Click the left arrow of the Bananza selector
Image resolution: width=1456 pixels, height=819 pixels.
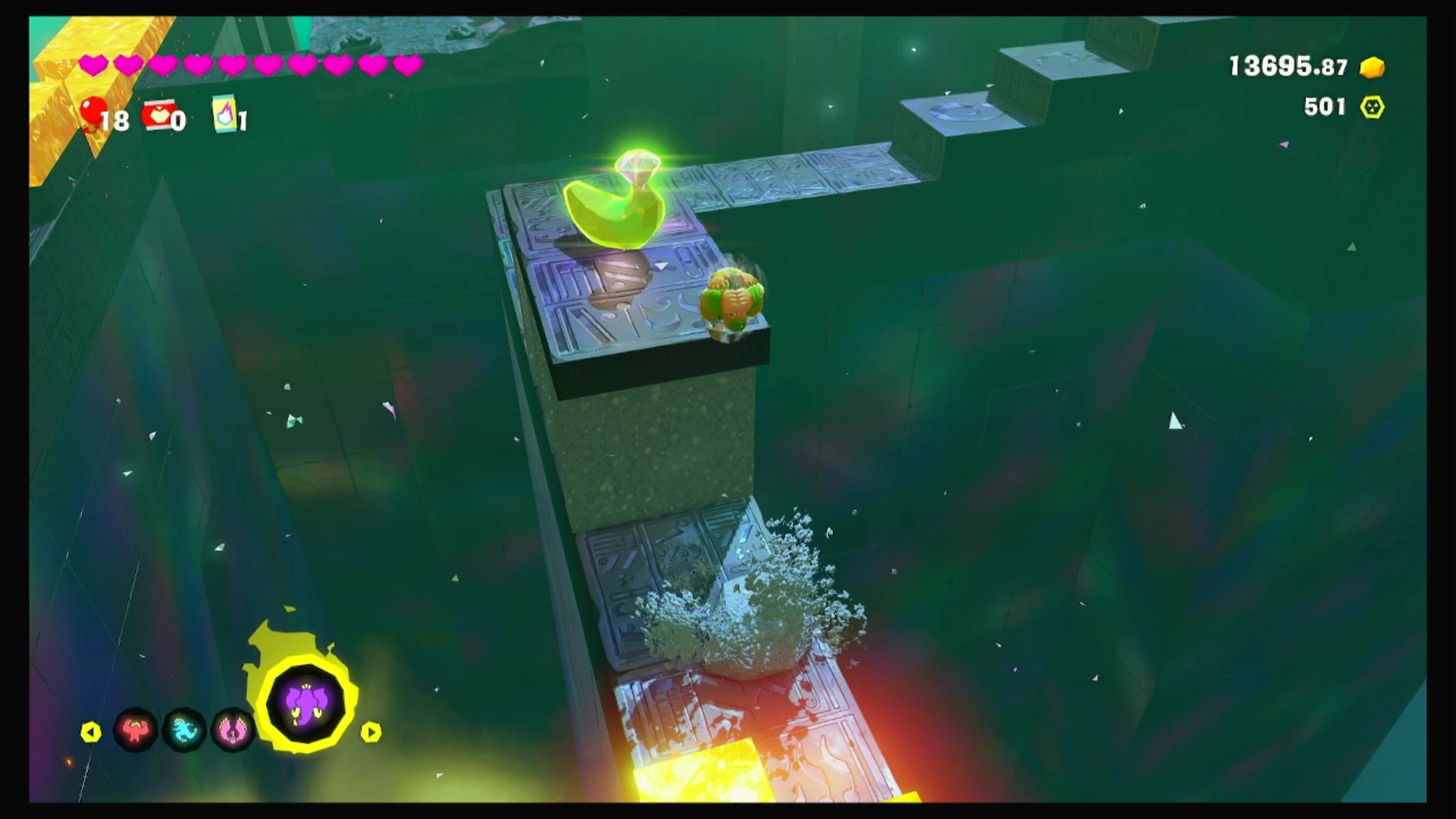91,732
